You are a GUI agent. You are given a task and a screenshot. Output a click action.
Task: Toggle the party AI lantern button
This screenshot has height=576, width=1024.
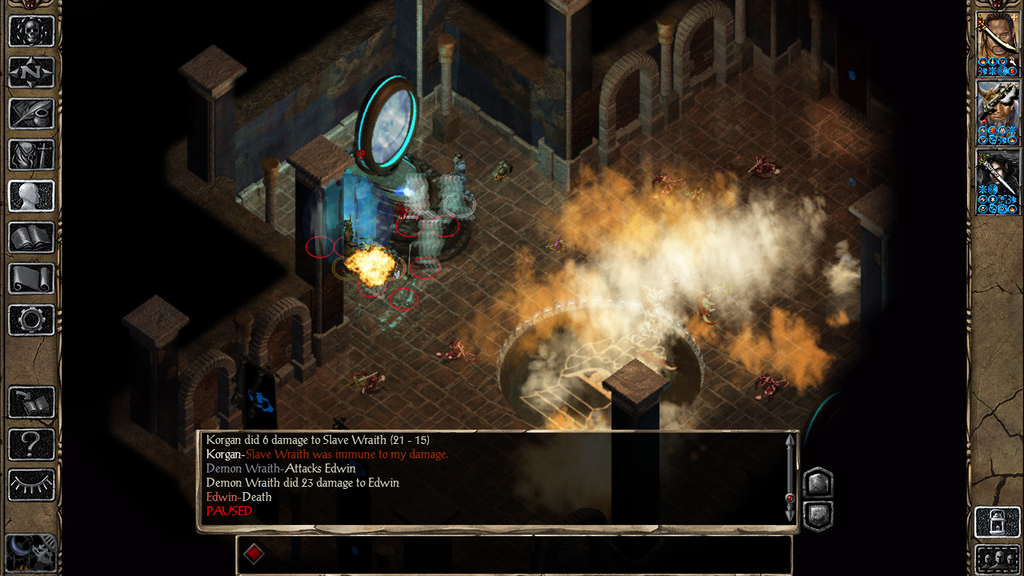(x=997, y=522)
